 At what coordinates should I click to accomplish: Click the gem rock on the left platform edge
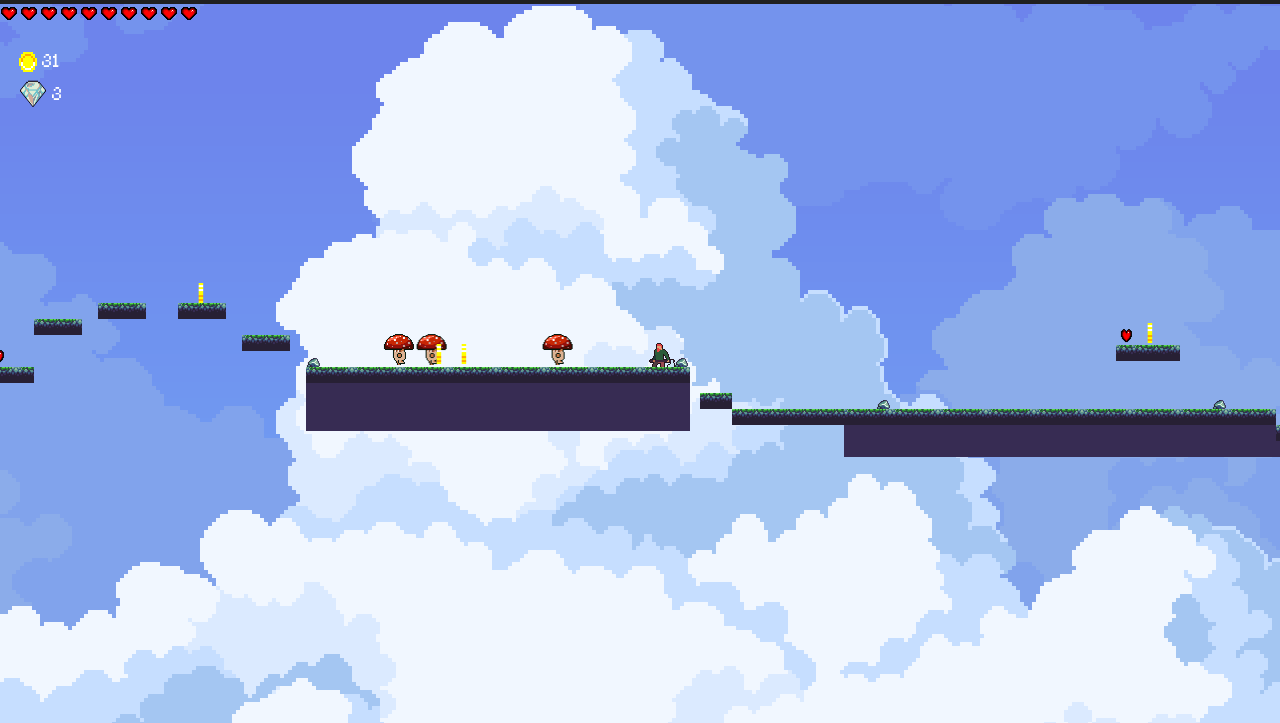click(314, 362)
